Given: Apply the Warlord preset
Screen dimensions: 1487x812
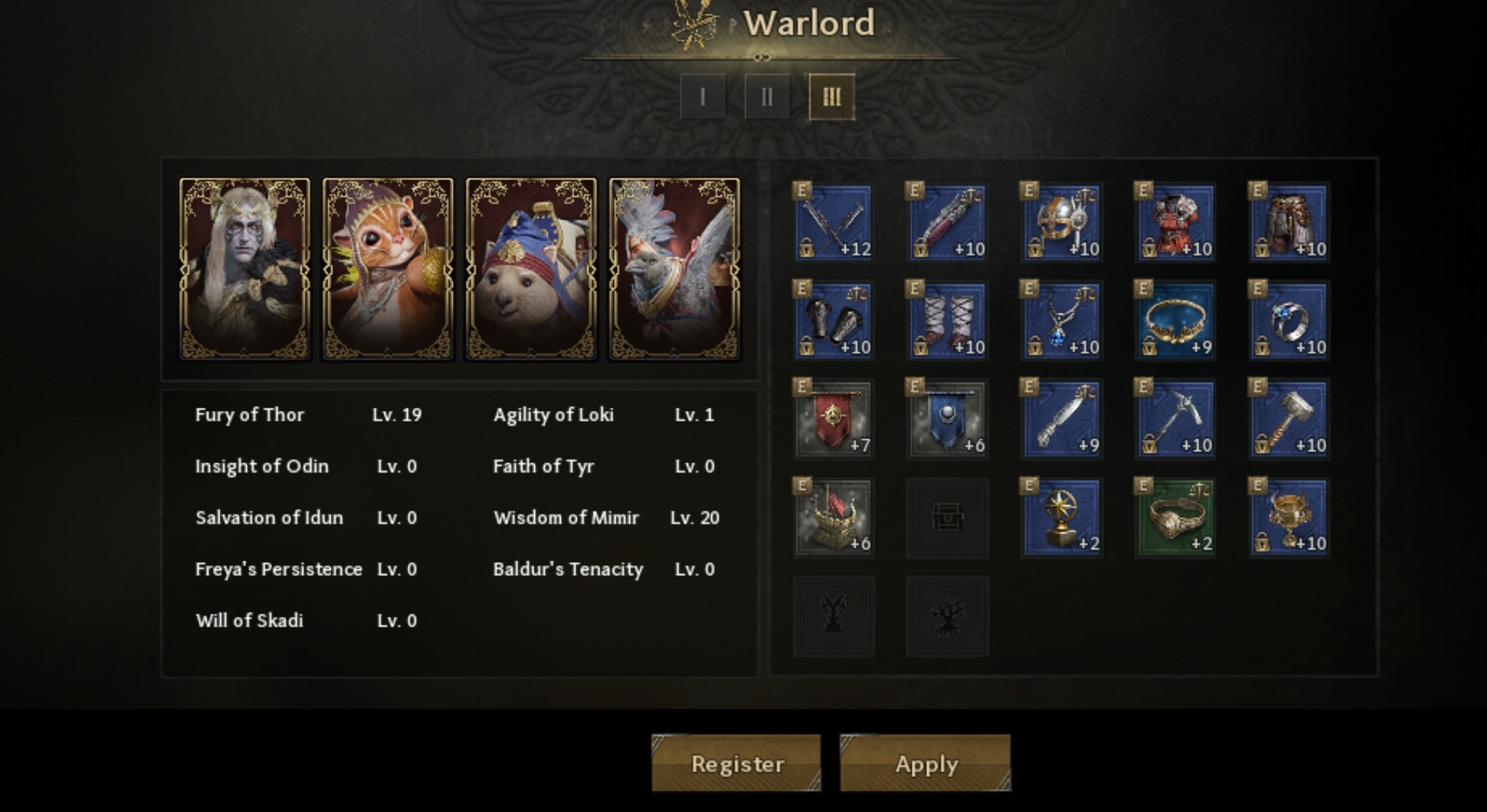Looking at the screenshot, I should pos(925,763).
